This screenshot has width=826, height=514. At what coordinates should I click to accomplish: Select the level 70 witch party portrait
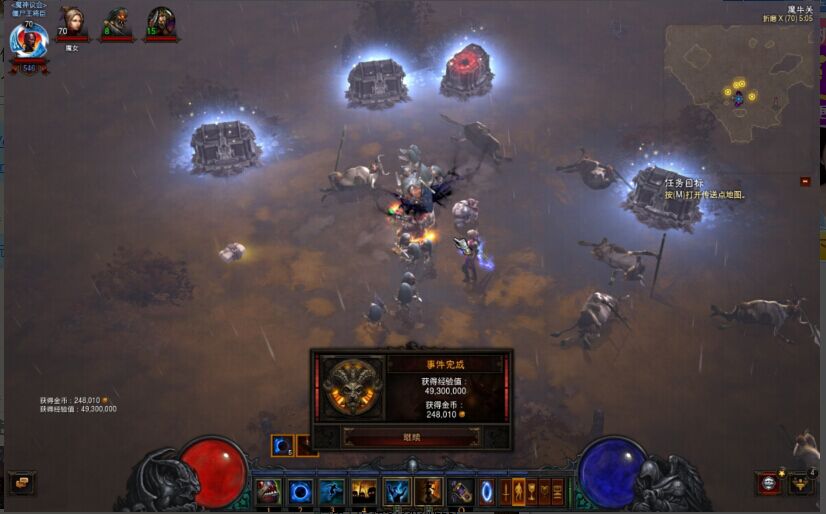click(71, 22)
